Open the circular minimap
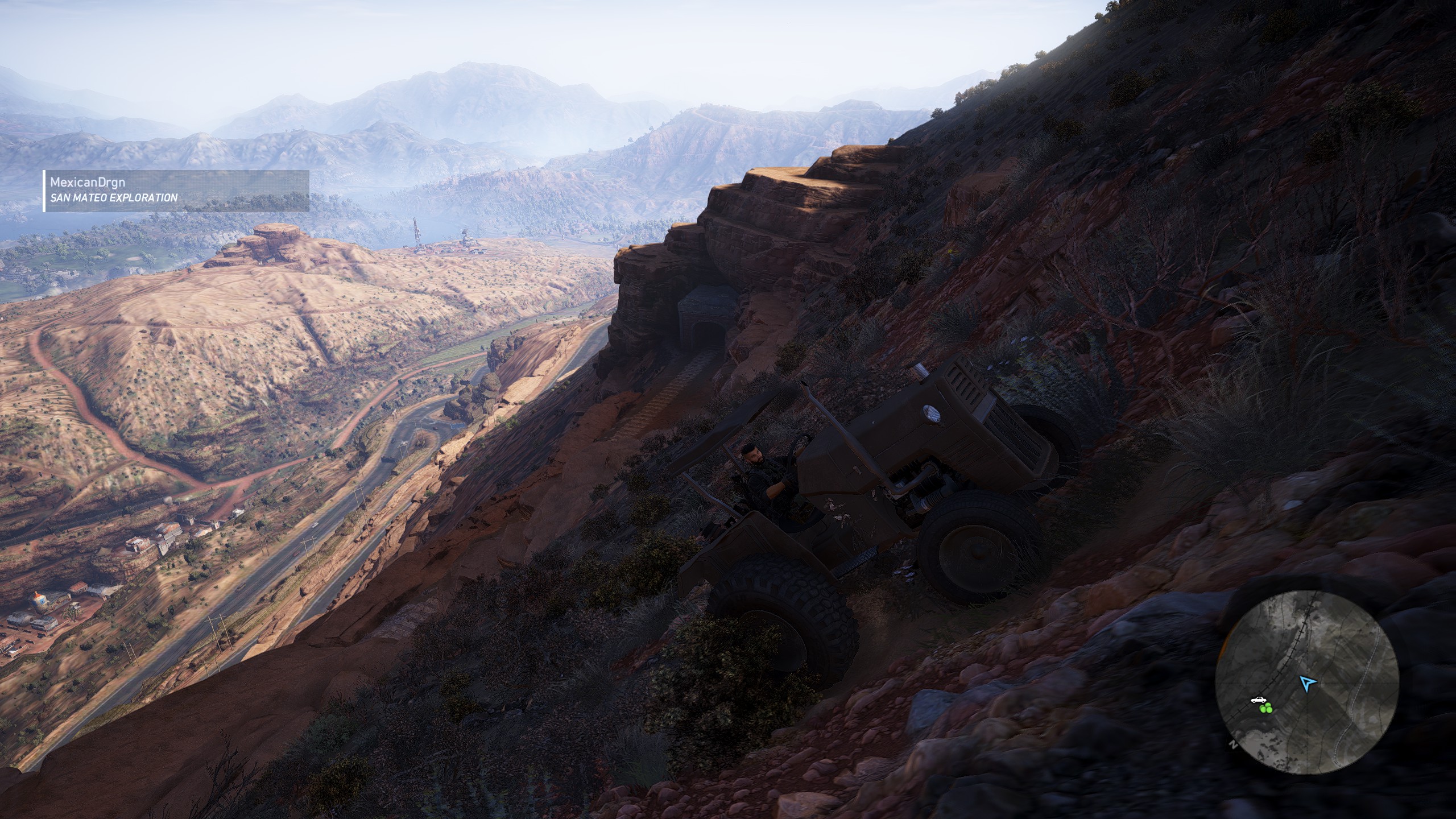This screenshot has height=819, width=1456. point(1306,683)
